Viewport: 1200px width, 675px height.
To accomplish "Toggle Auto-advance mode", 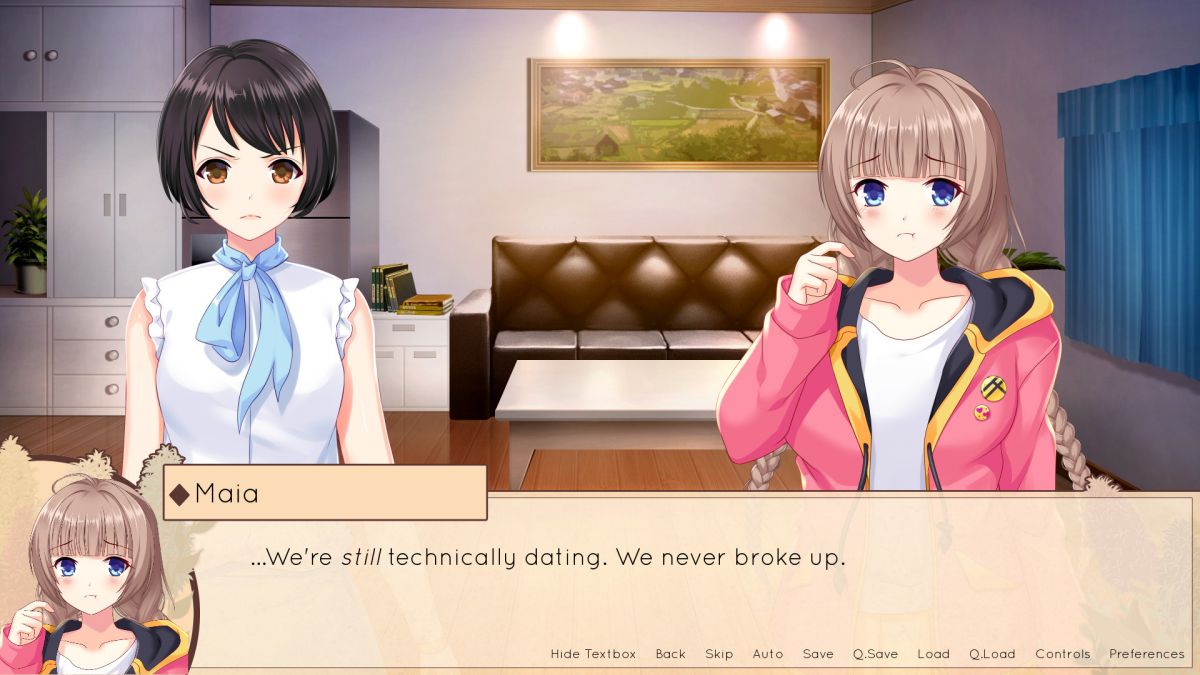I will pyautogui.click(x=768, y=654).
